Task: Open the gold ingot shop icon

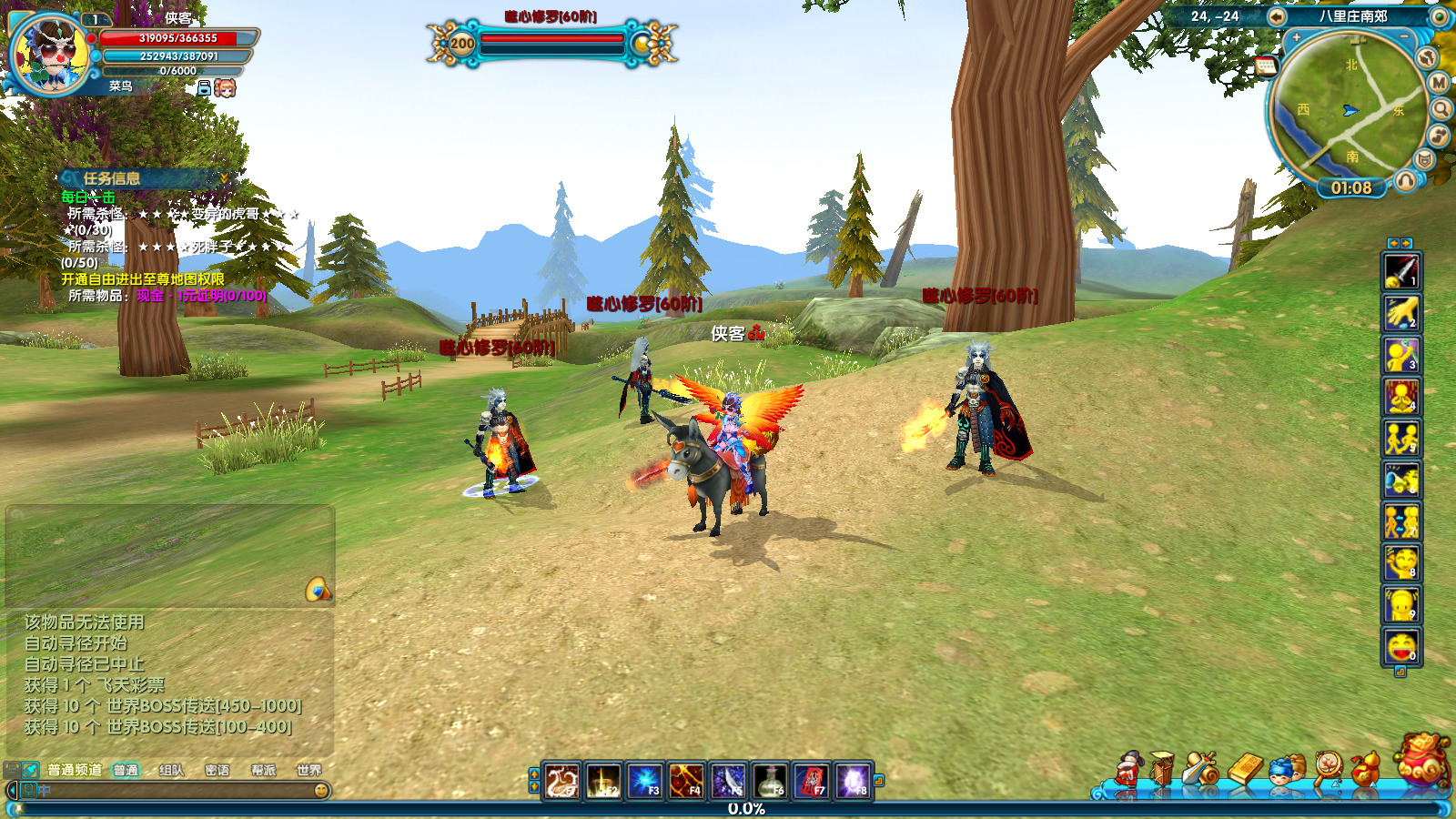Action: tap(1245, 769)
